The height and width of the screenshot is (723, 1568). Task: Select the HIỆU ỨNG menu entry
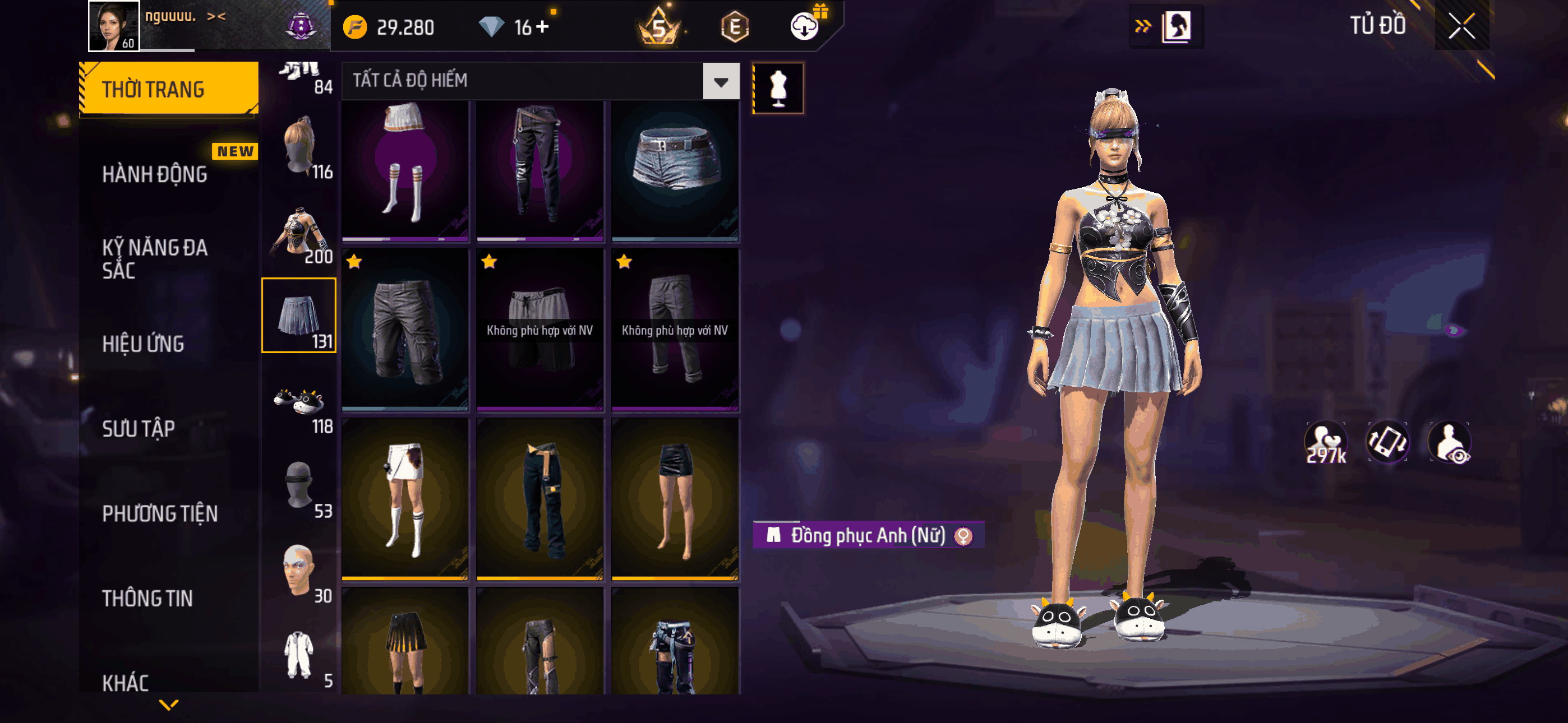[x=143, y=344]
